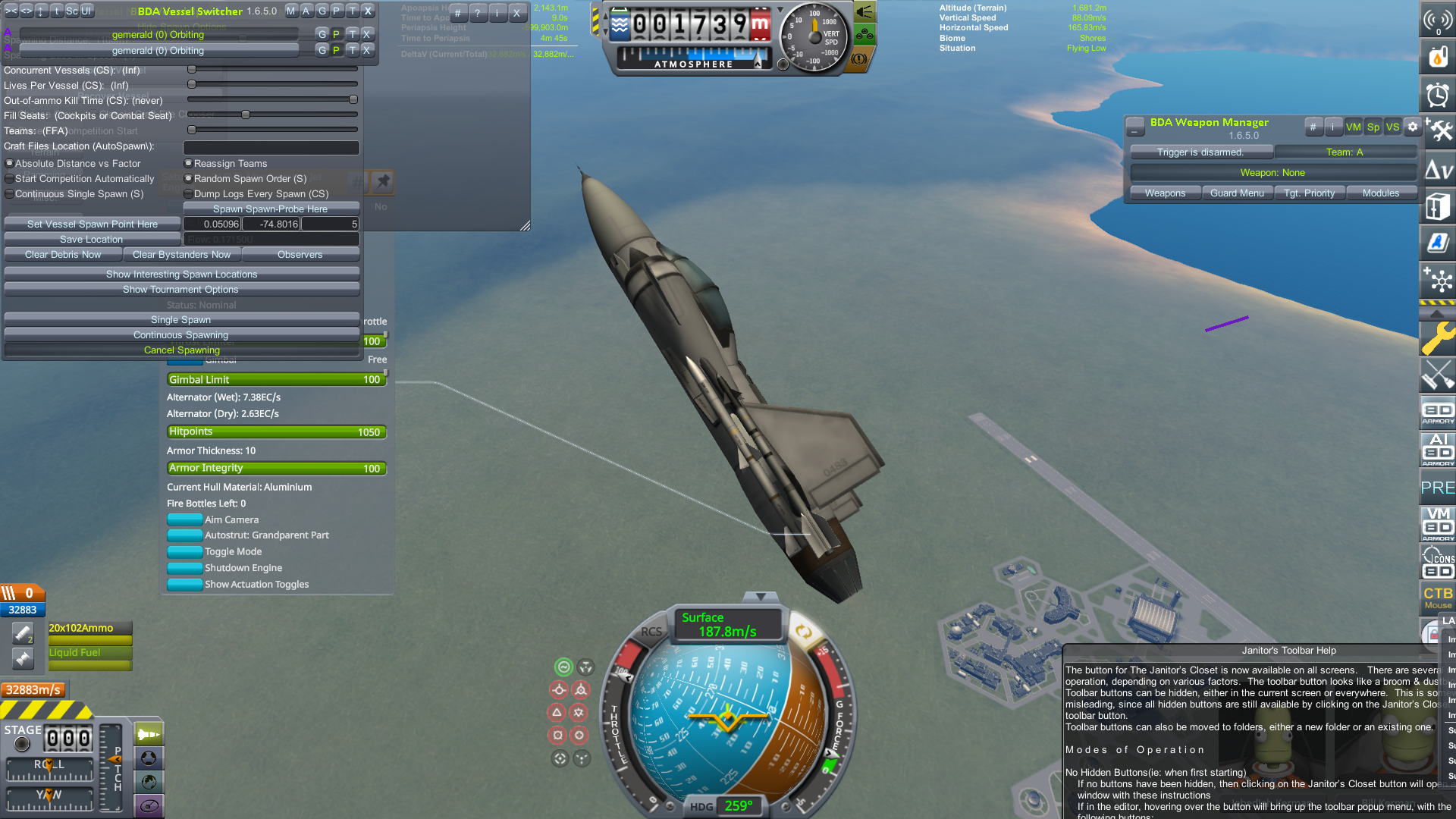Open the Observers option

click(x=300, y=255)
